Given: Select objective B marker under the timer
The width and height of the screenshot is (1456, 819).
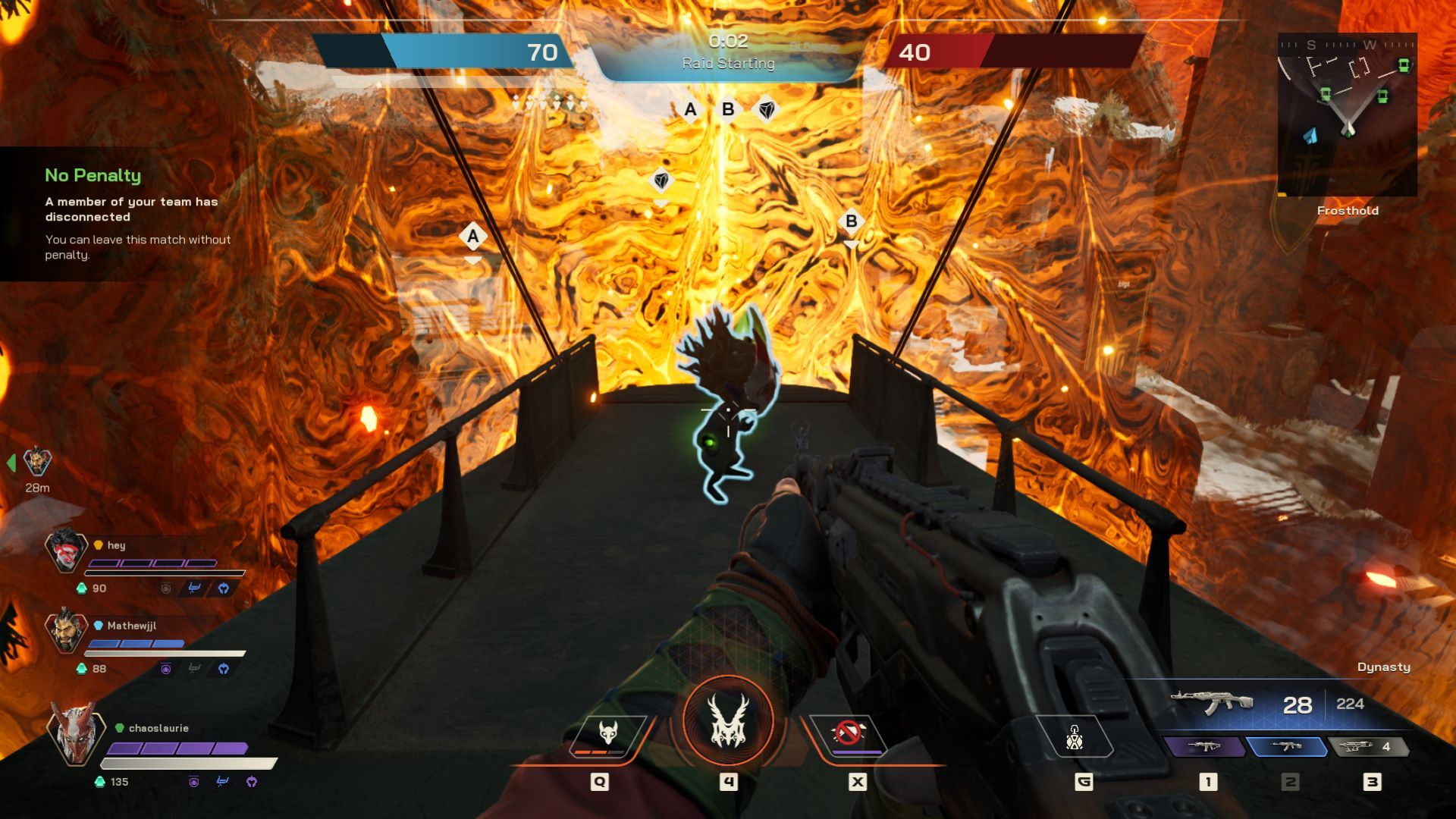Looking at the screenshot, I should click(728, 110).
